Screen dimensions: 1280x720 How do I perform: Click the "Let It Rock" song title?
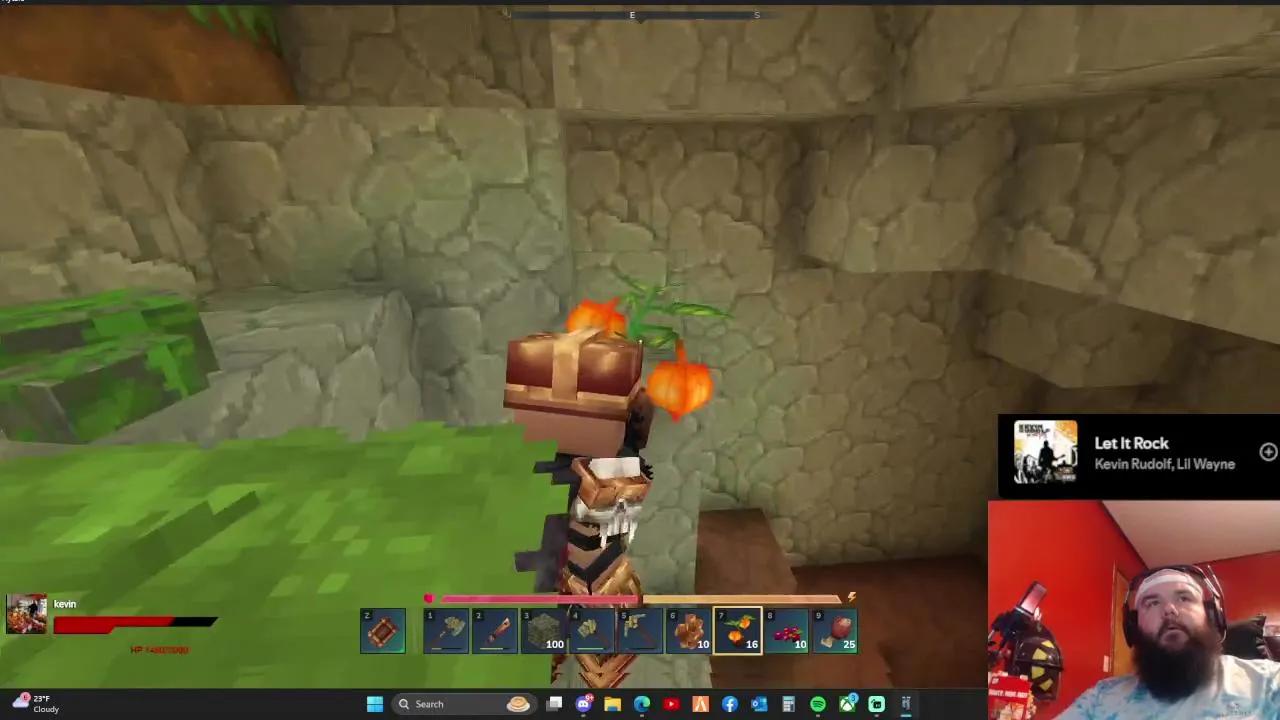[1131, 443]
